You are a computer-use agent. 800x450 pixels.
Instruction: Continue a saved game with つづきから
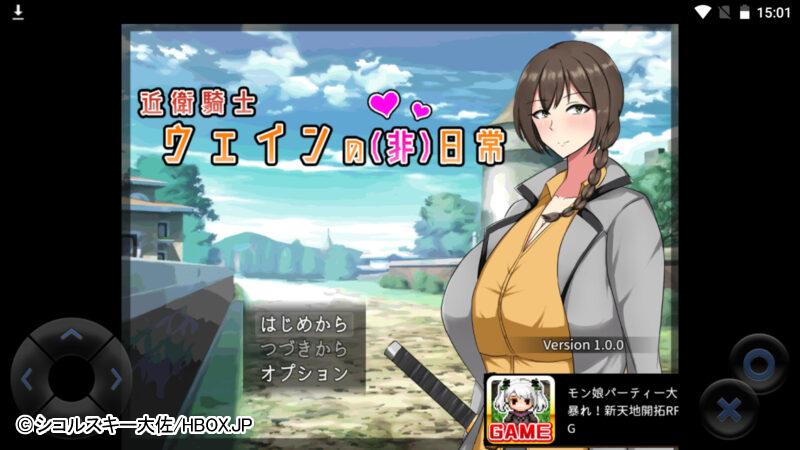[x=304, y=349]
